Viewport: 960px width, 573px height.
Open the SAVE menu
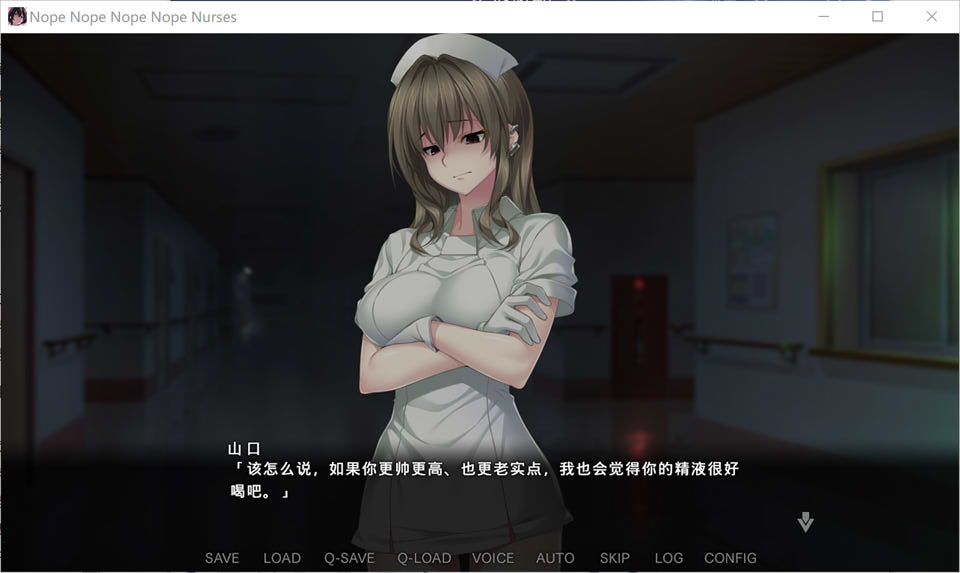(x=222, y=558)
